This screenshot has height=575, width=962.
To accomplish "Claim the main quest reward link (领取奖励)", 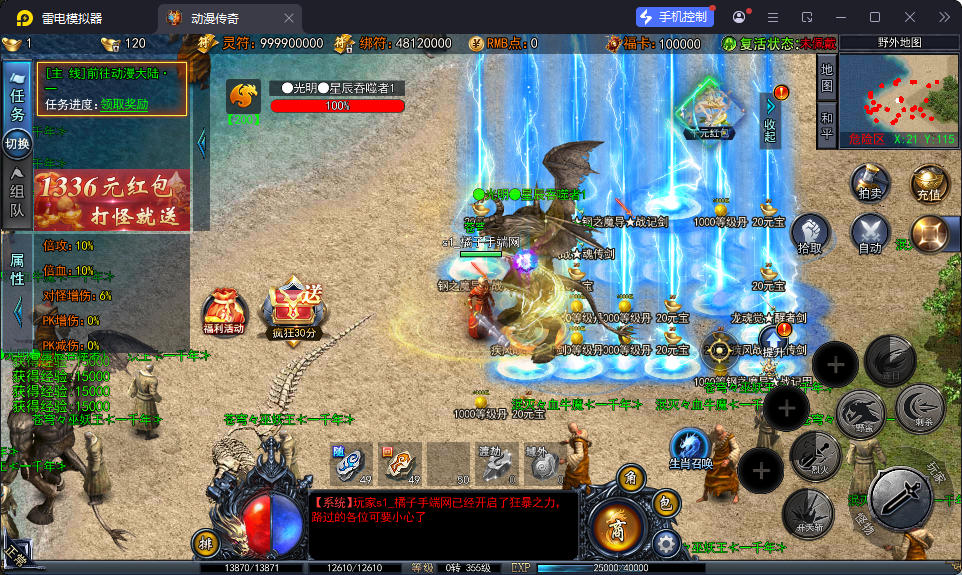I will point(124,104).
